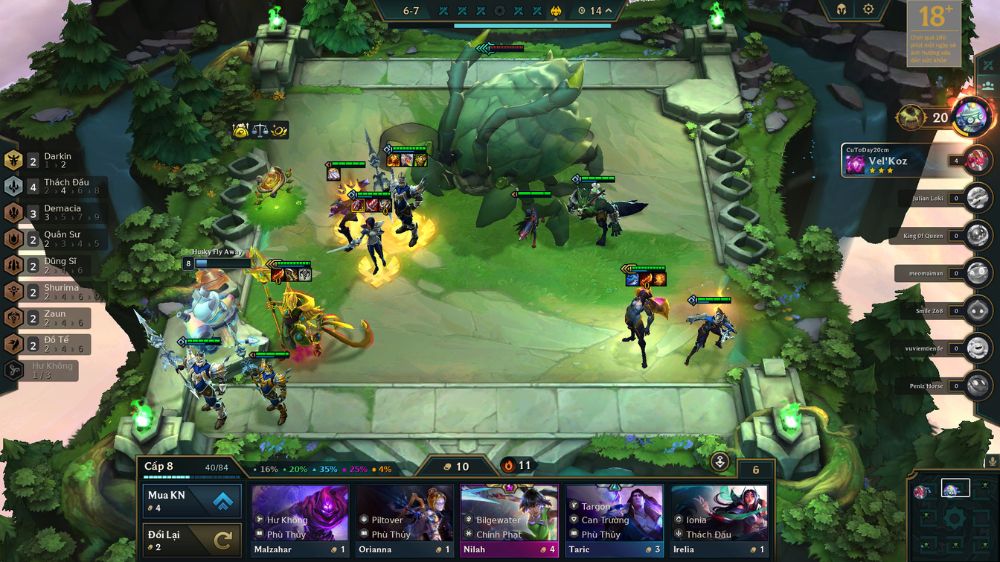Select the Nilah shop card

(509, 520)
